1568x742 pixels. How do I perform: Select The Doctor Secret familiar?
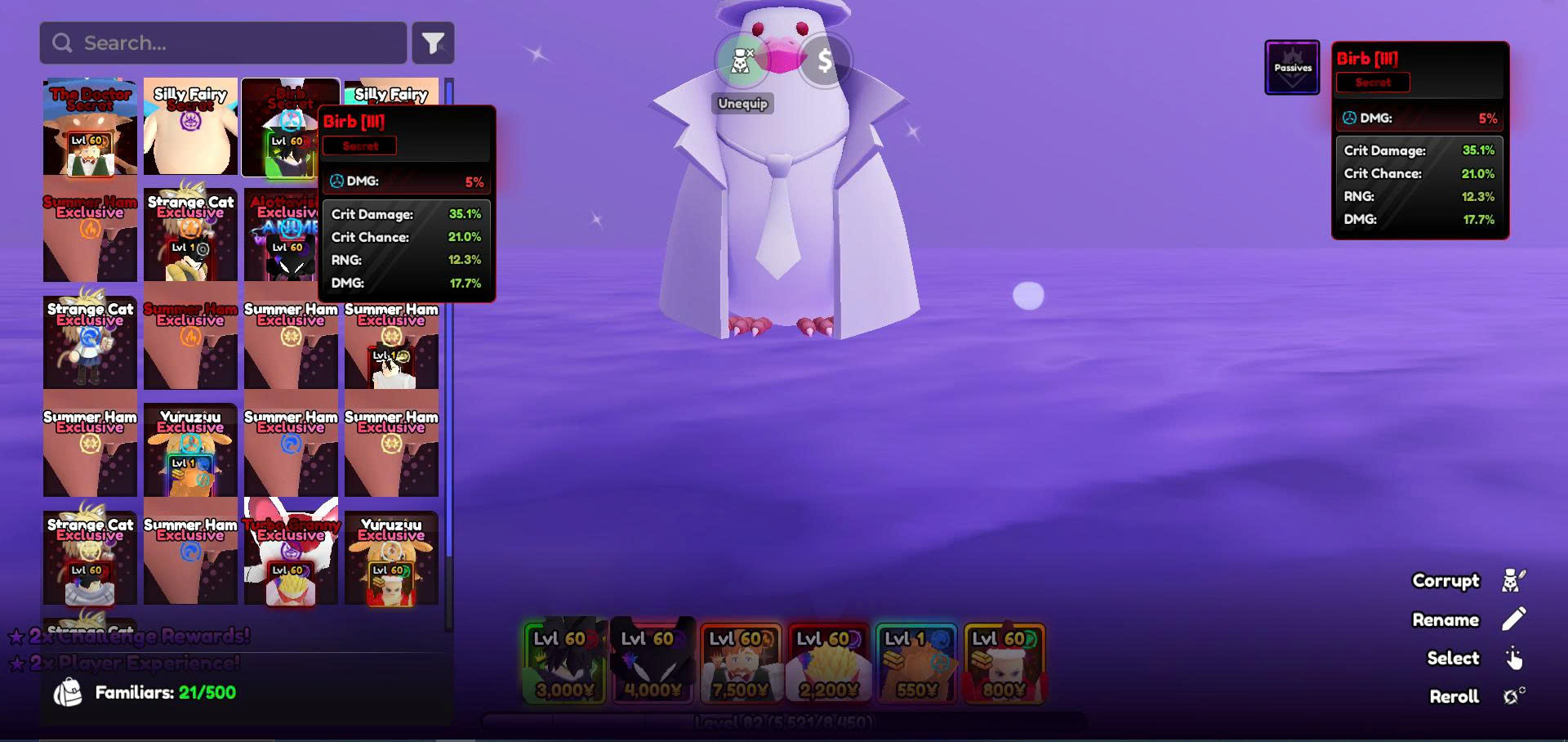[x=90, y=127]
